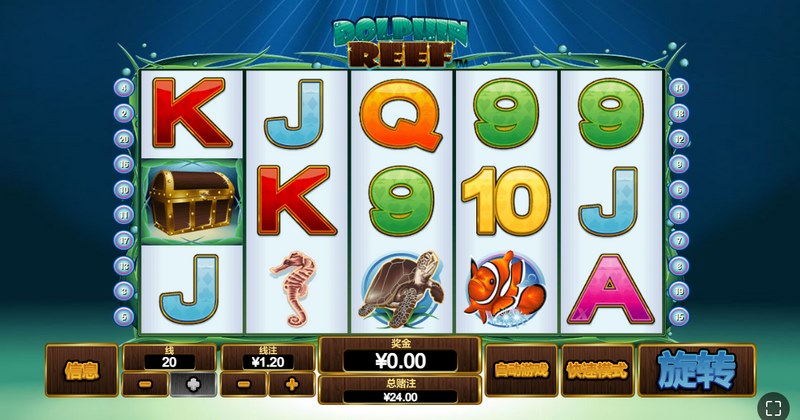Start 自动游戏 autoplay
800x420 pixels.
pyautogui.click(x=521, y=371)
